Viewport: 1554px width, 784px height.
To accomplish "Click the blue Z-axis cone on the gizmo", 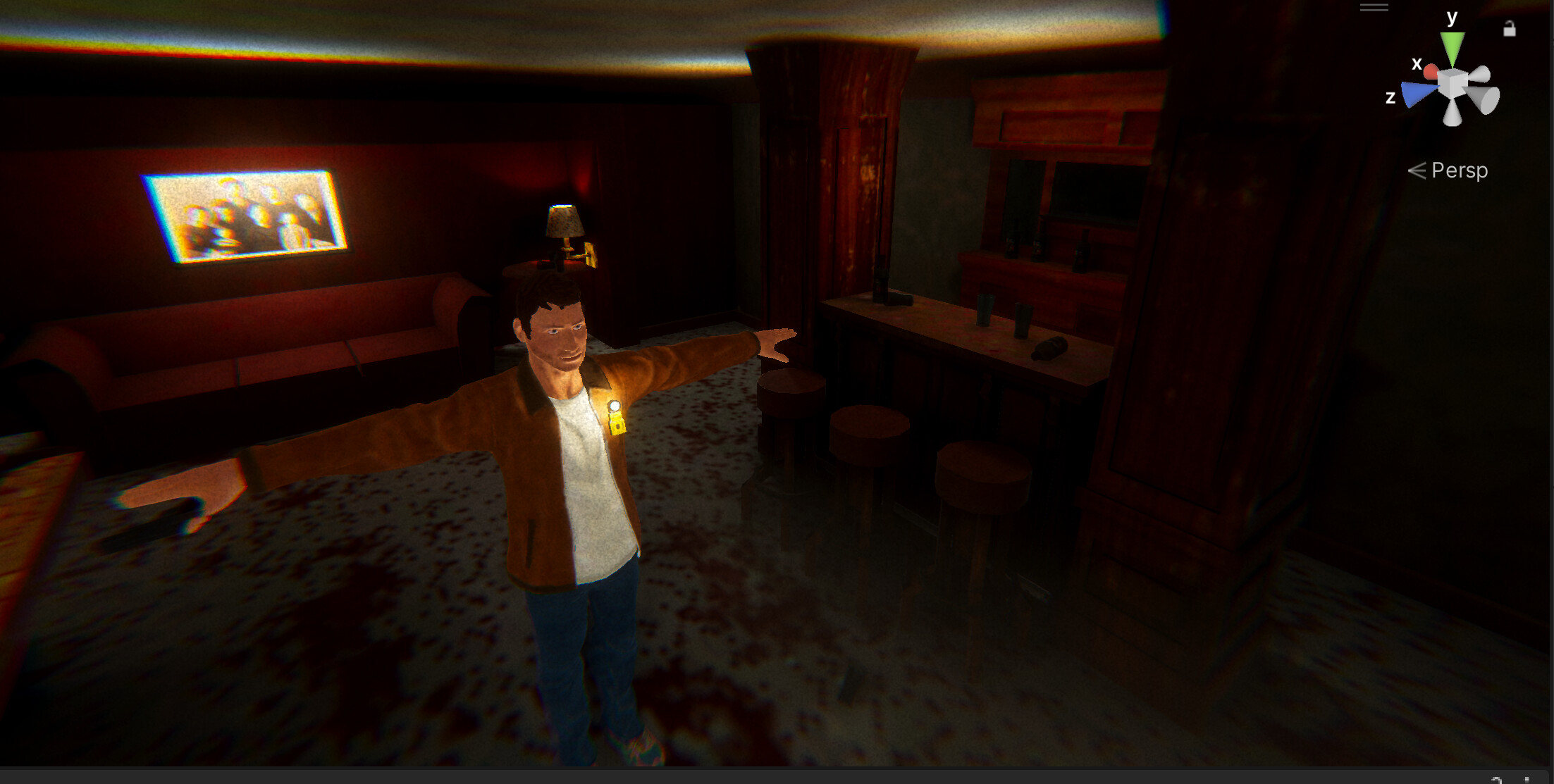I will pyautogui.click(x=1415, y=94).
